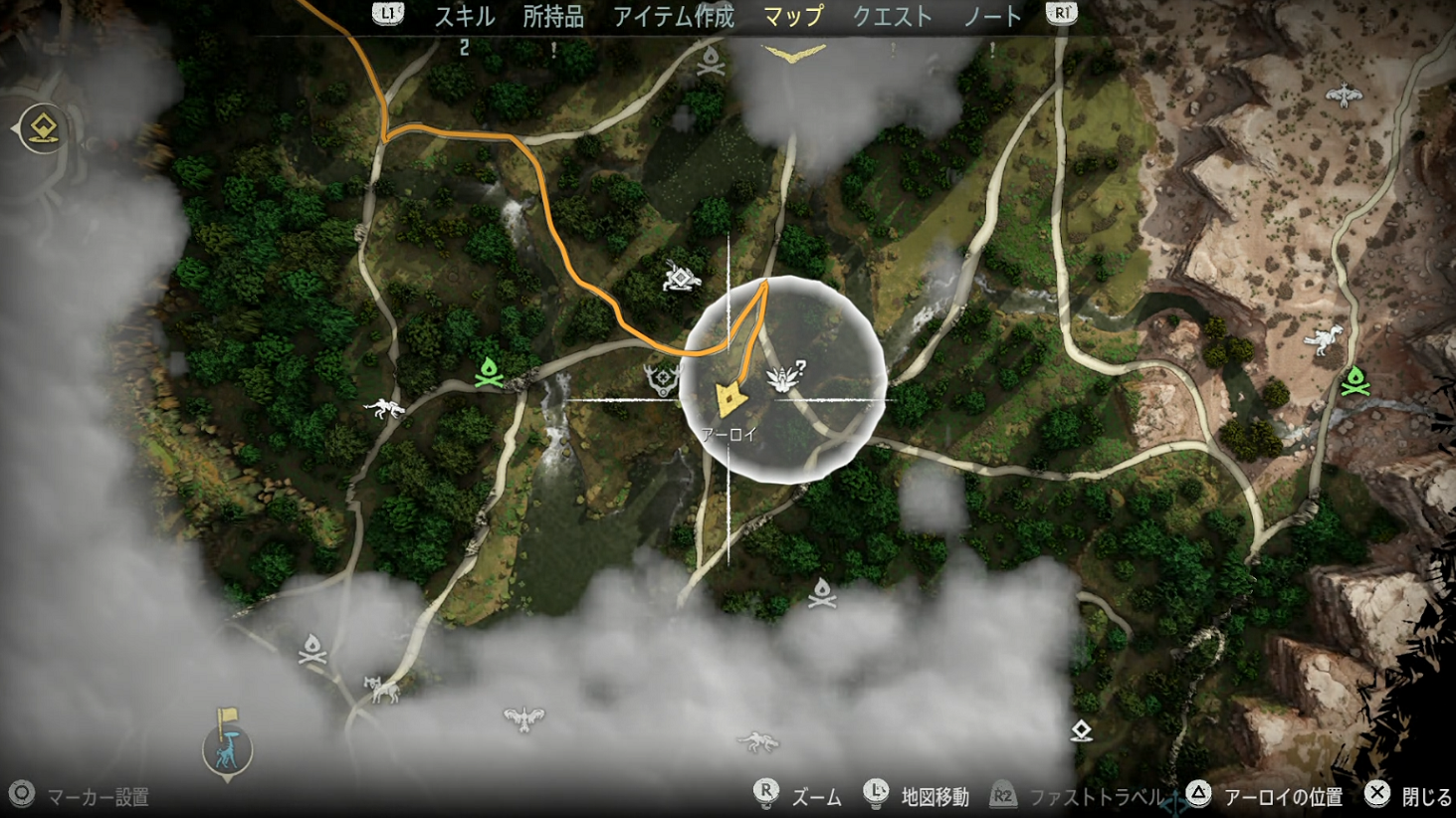The image size is (1456, 818).
Task: Click the yellow quest marker in the round badge
Action: pyautogui.click(x=44, y=128)
